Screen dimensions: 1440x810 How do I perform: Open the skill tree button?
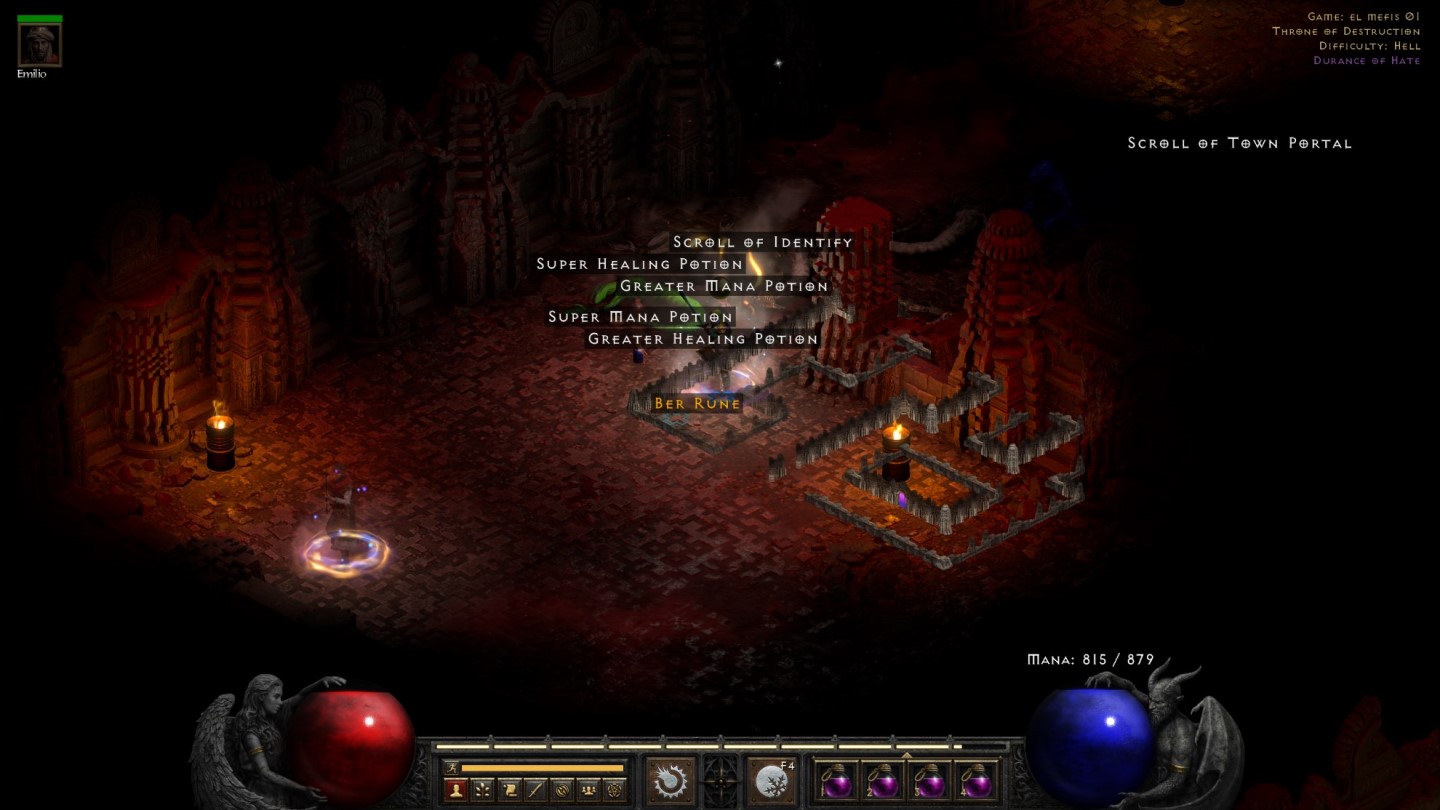click(483, 789)
